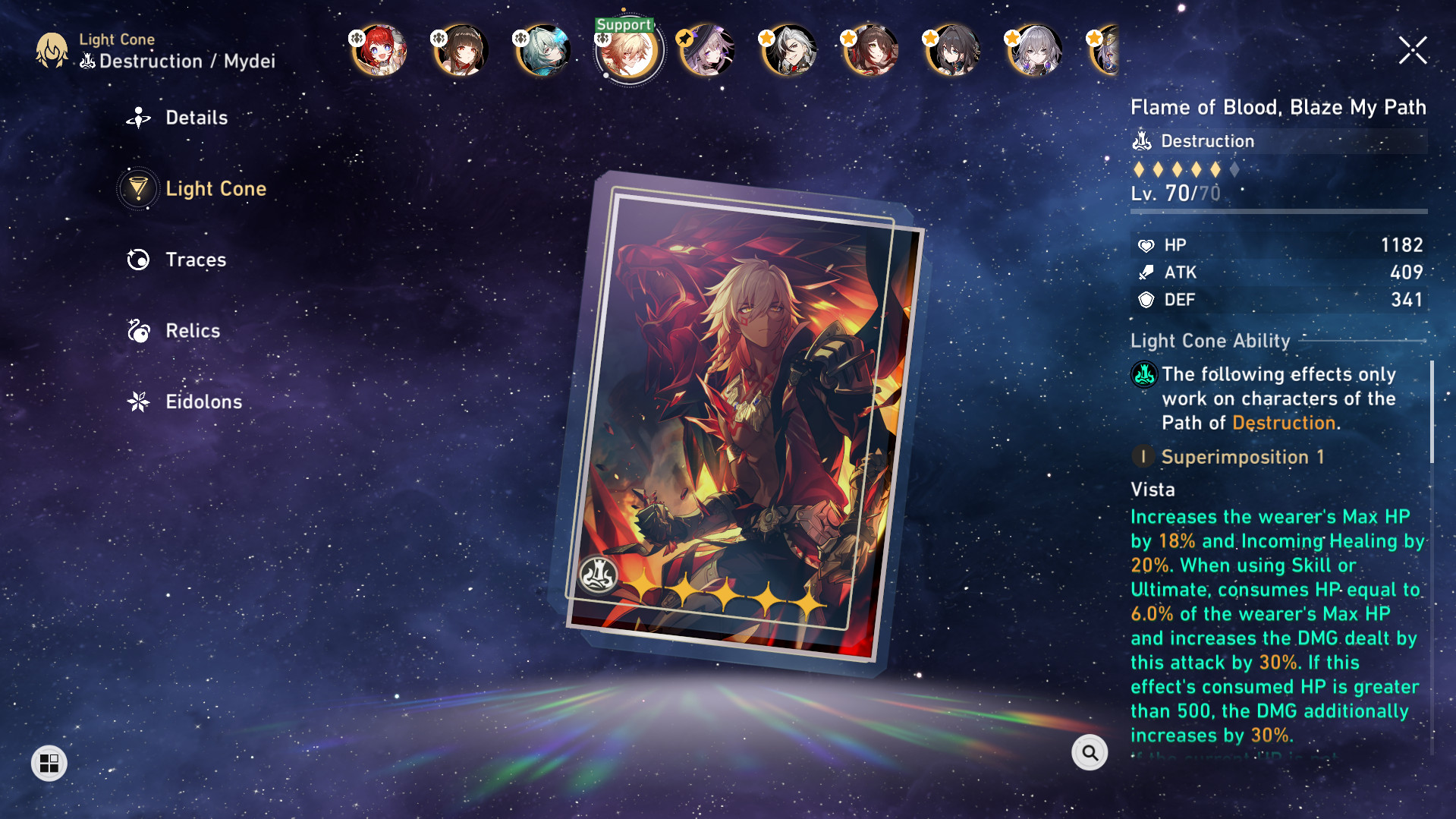Open the magnifier search icon at bottom right
Screen dimensions: 1456x819
coord(1090,751)
